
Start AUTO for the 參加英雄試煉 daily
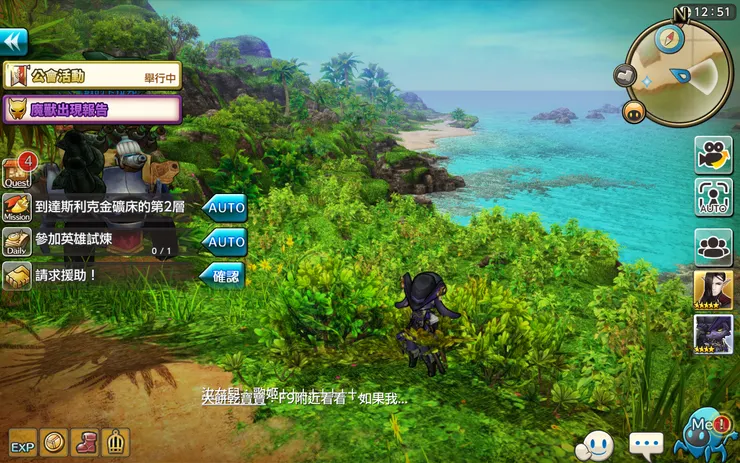pos(225,241)
